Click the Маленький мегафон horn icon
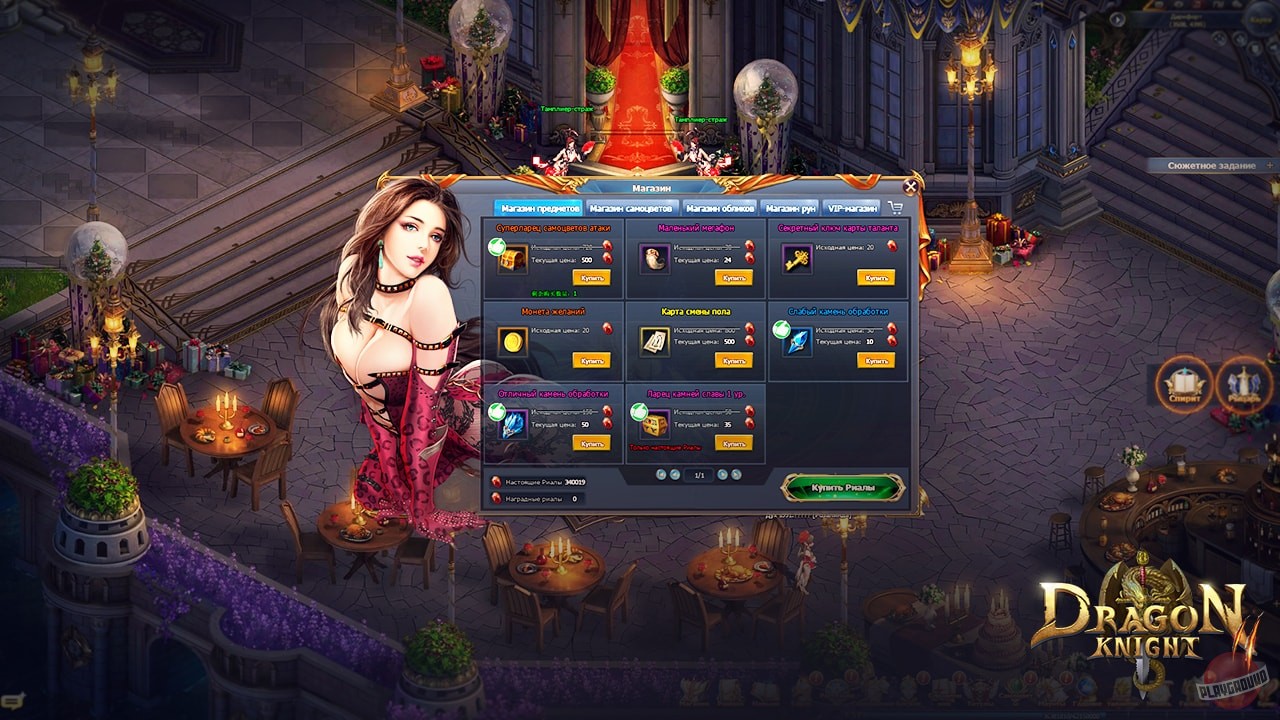The height and width of the screenshot is (720, 1280). (x=655, y=260)
